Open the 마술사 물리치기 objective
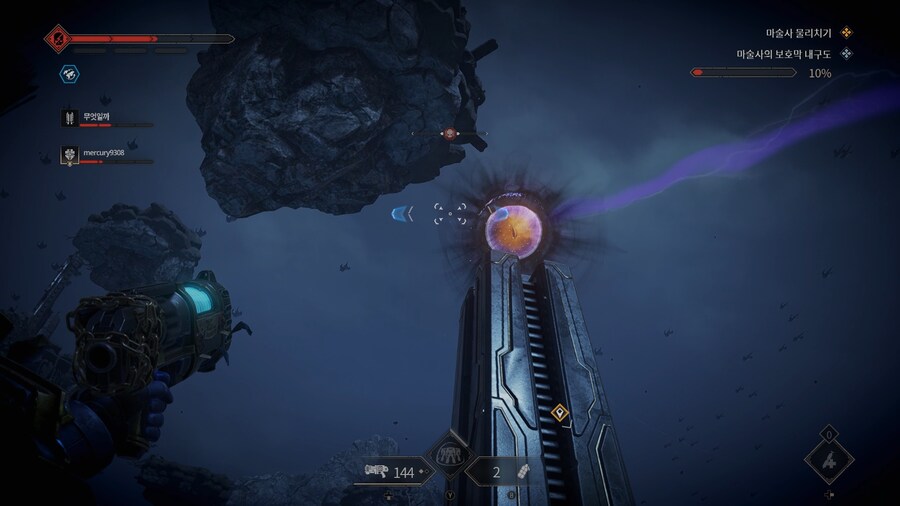900x506 pixels. click(798, 33)
